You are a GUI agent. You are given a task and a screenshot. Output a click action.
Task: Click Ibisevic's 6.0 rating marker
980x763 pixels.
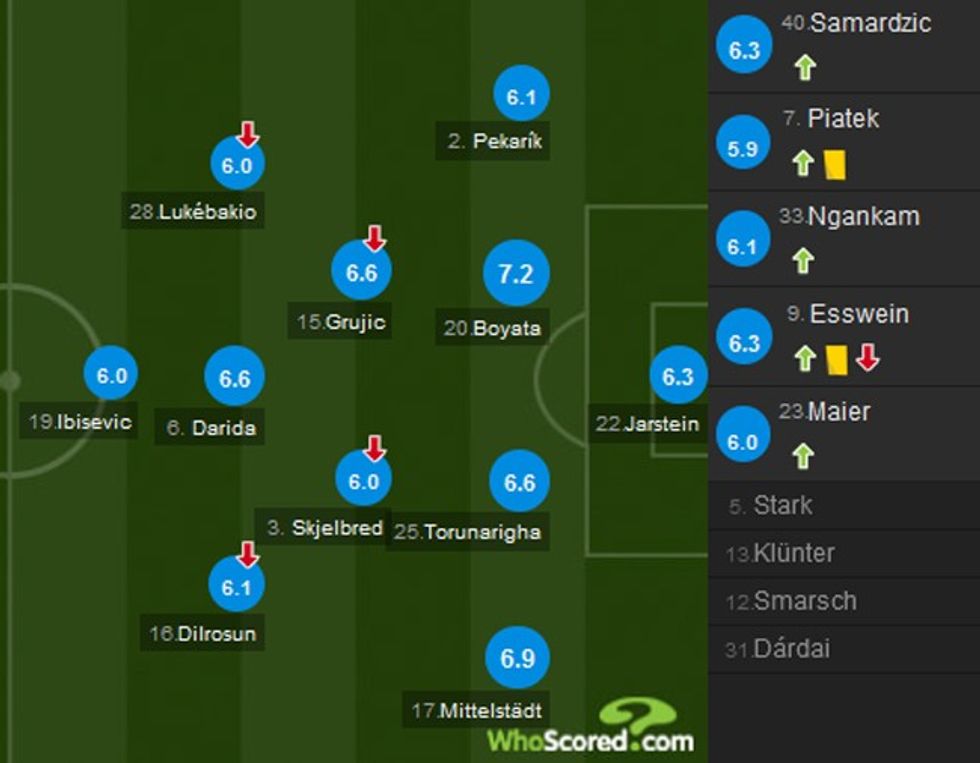[x=111, y=376]
